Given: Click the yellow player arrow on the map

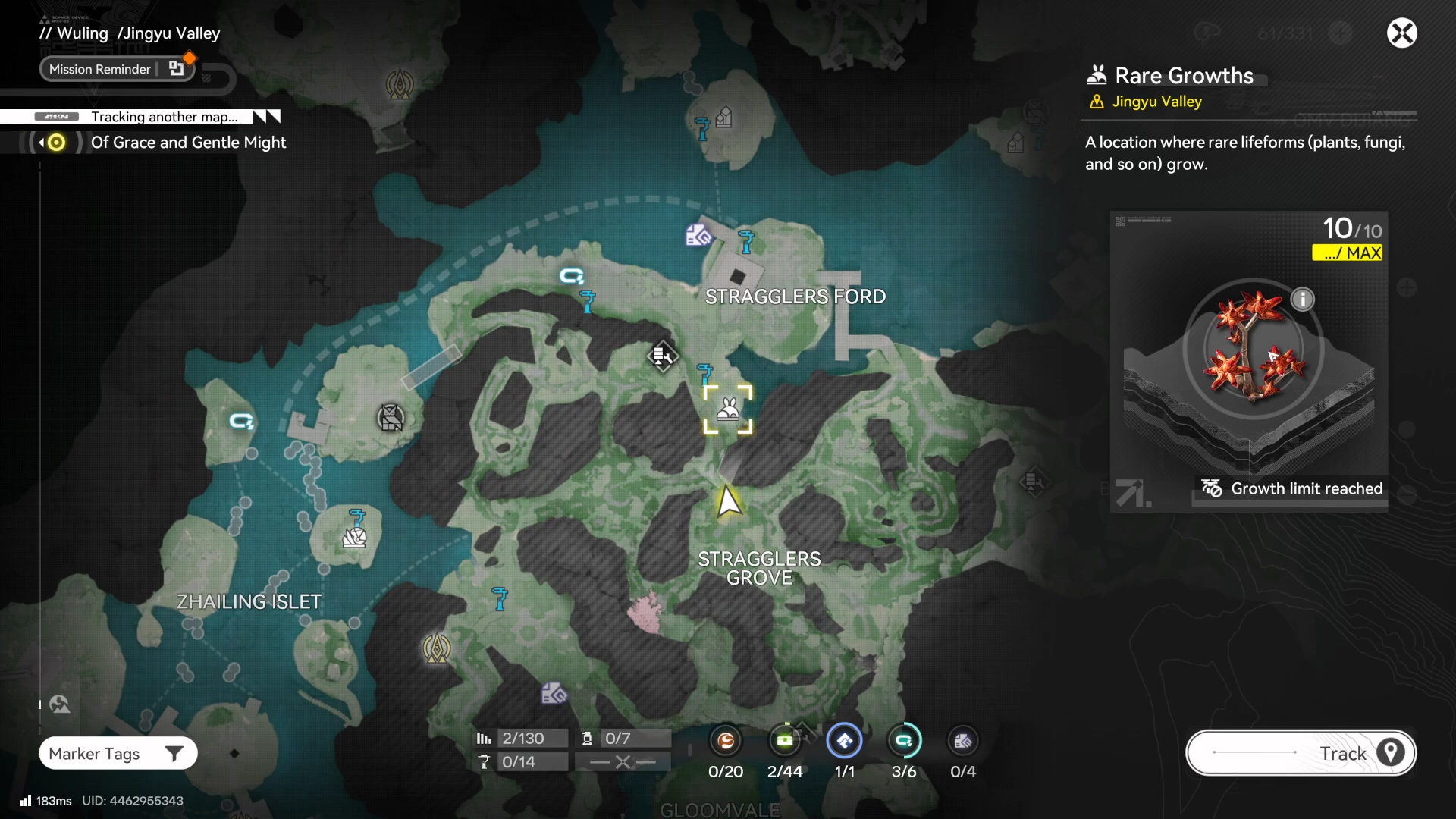Looking at the screenshot, I should (x=728, y=502).
